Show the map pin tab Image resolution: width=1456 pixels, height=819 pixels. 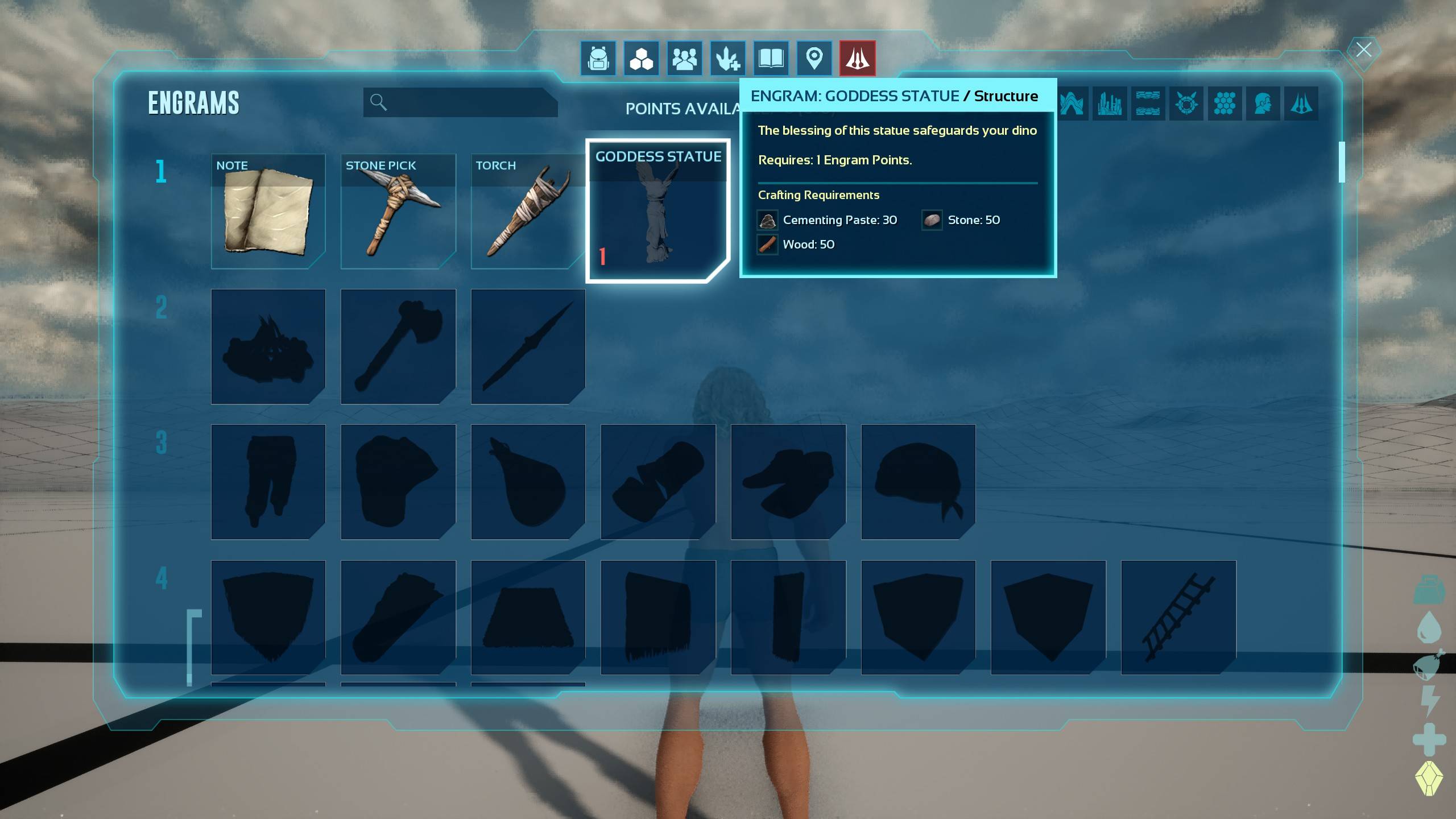[x=814, y=58]
